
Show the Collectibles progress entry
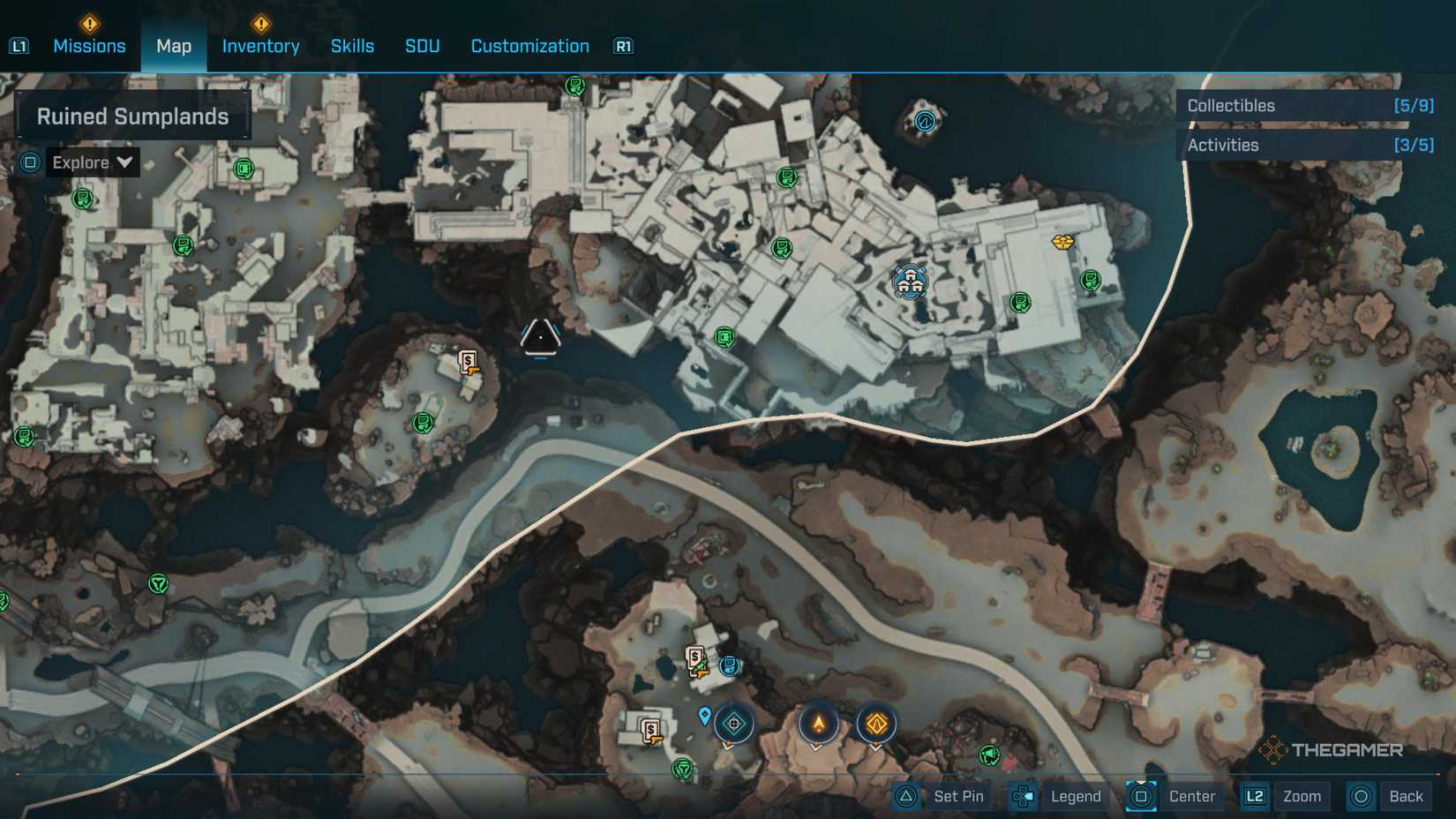pos(1310,106)
